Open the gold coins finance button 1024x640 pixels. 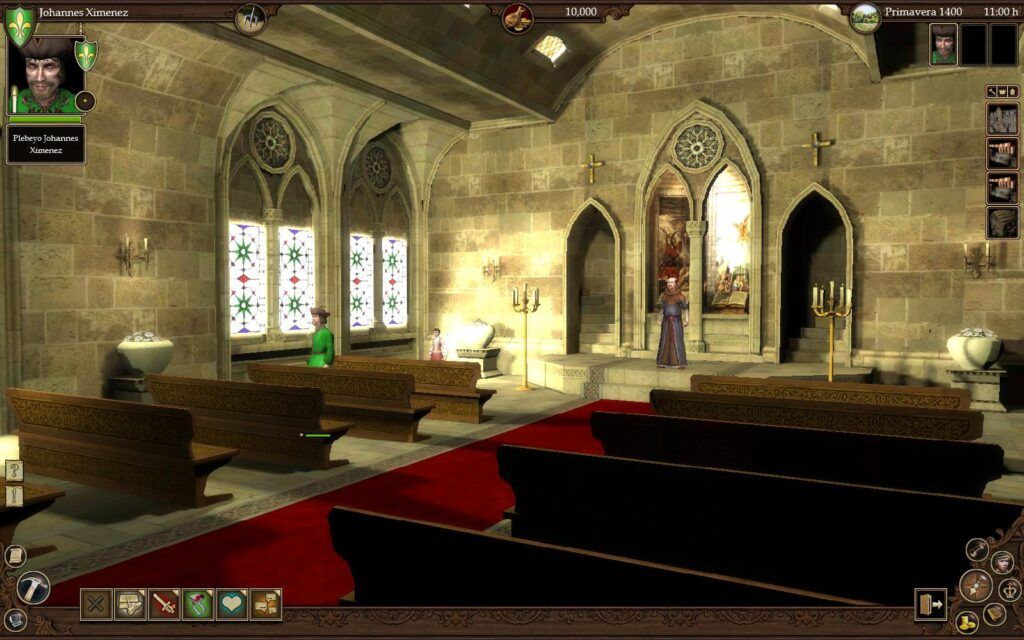point(965,622)
